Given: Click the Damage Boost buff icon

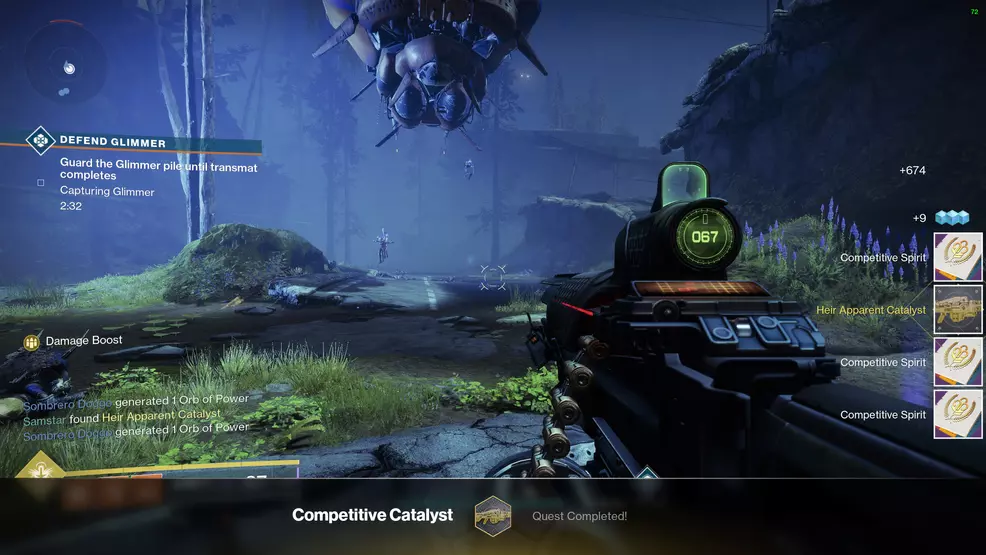Looking at the screenshot, I should click(x=31, y=342).
